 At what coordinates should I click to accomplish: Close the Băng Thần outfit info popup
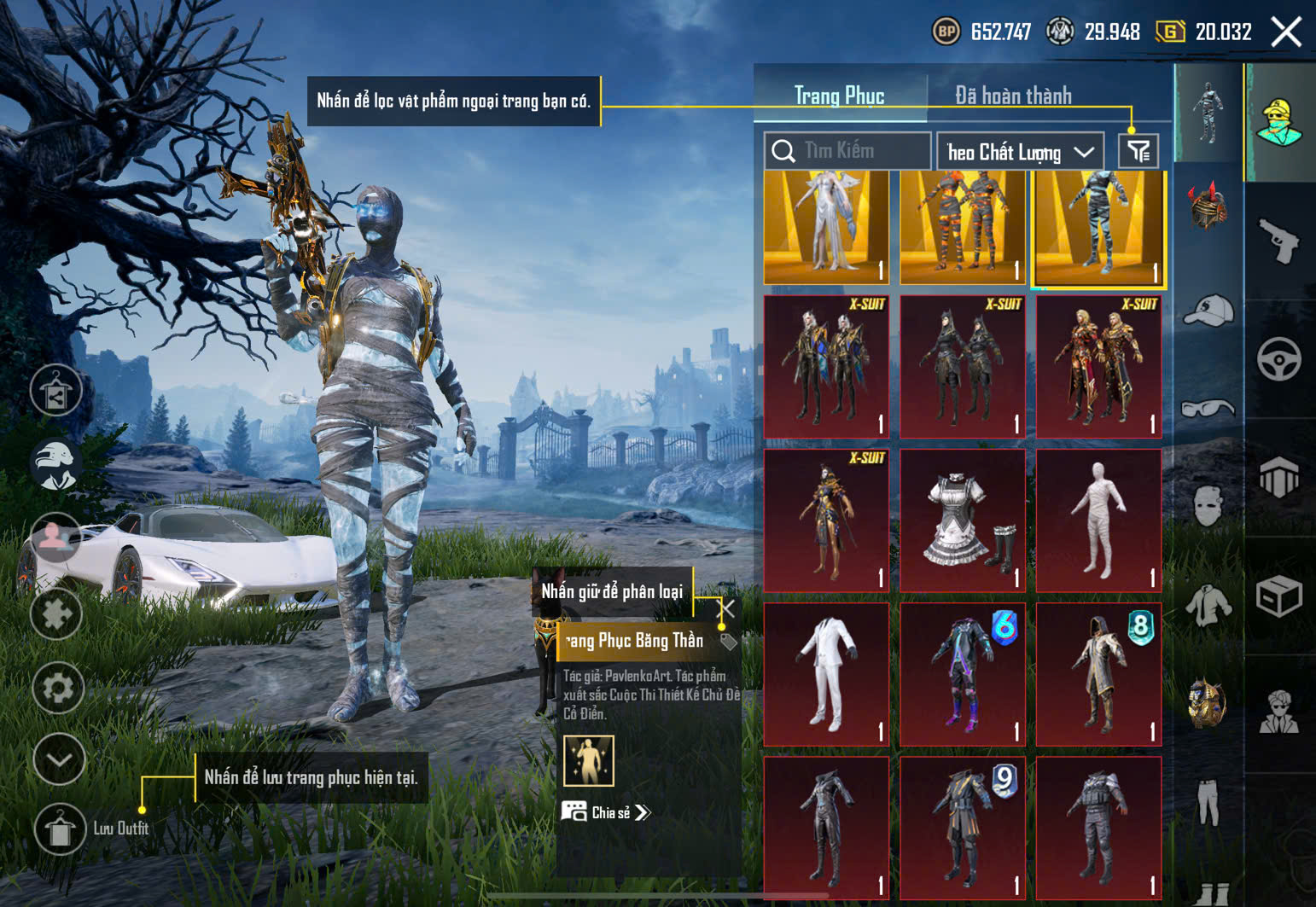tap(726, 608)
